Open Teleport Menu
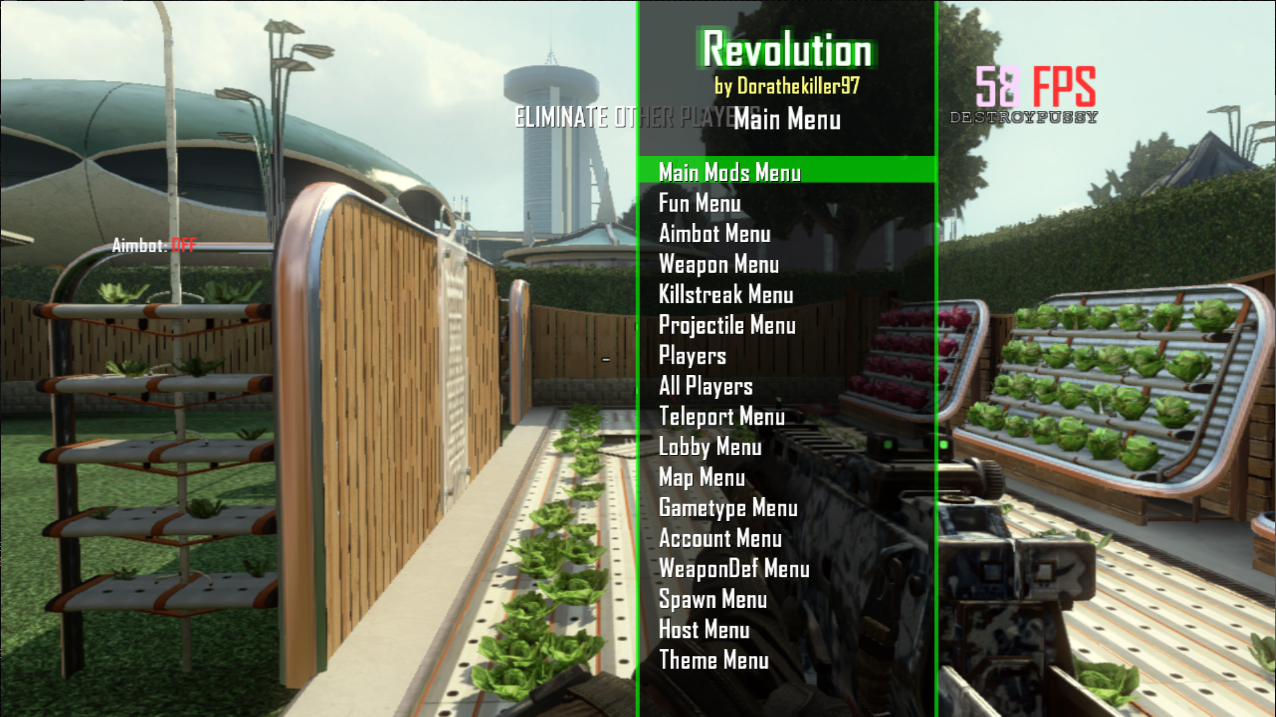This screenshot has height=717, width=1276. 721,417
